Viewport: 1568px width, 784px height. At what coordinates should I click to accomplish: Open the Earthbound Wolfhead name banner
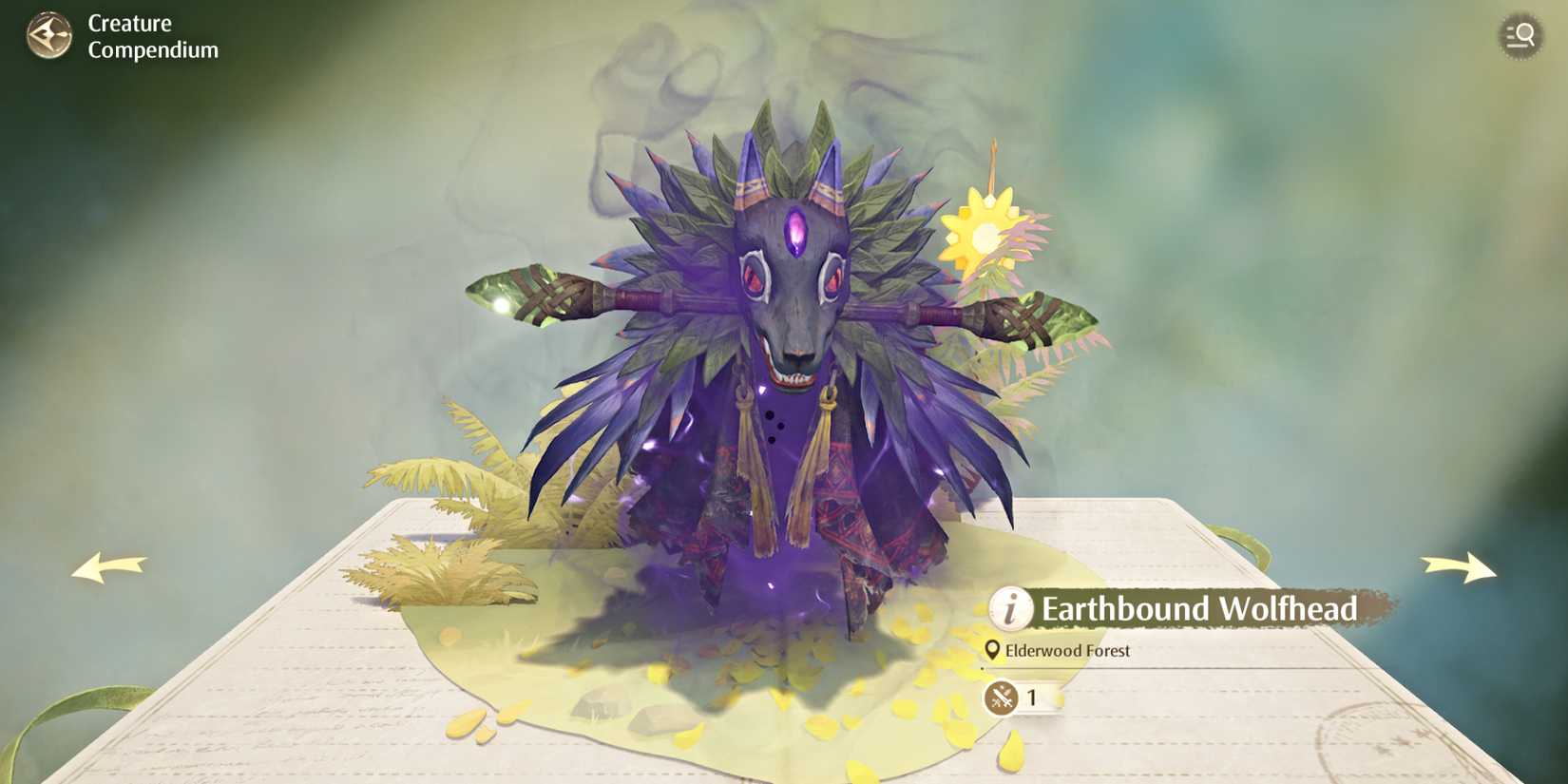click(1199, 609)
